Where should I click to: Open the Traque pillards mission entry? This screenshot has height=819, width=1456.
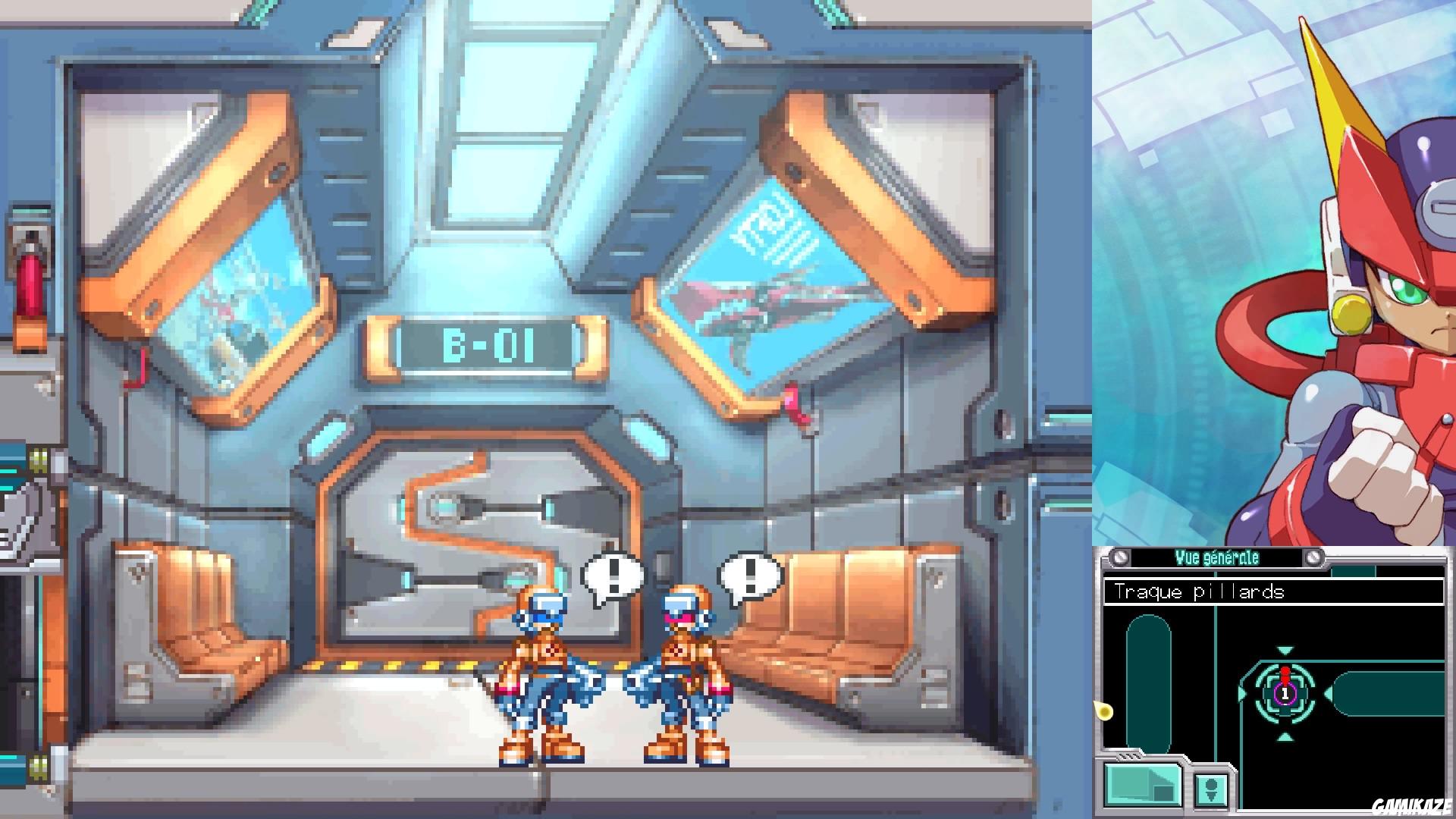[x=1200, y=591]
